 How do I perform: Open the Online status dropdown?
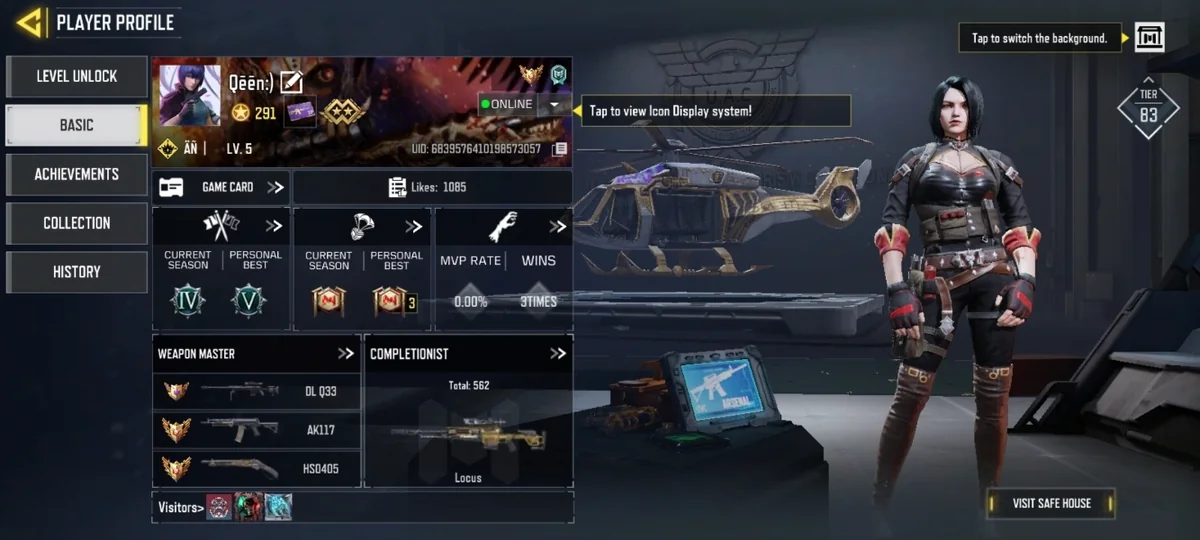pyautogui.click(x=554, y=104)
